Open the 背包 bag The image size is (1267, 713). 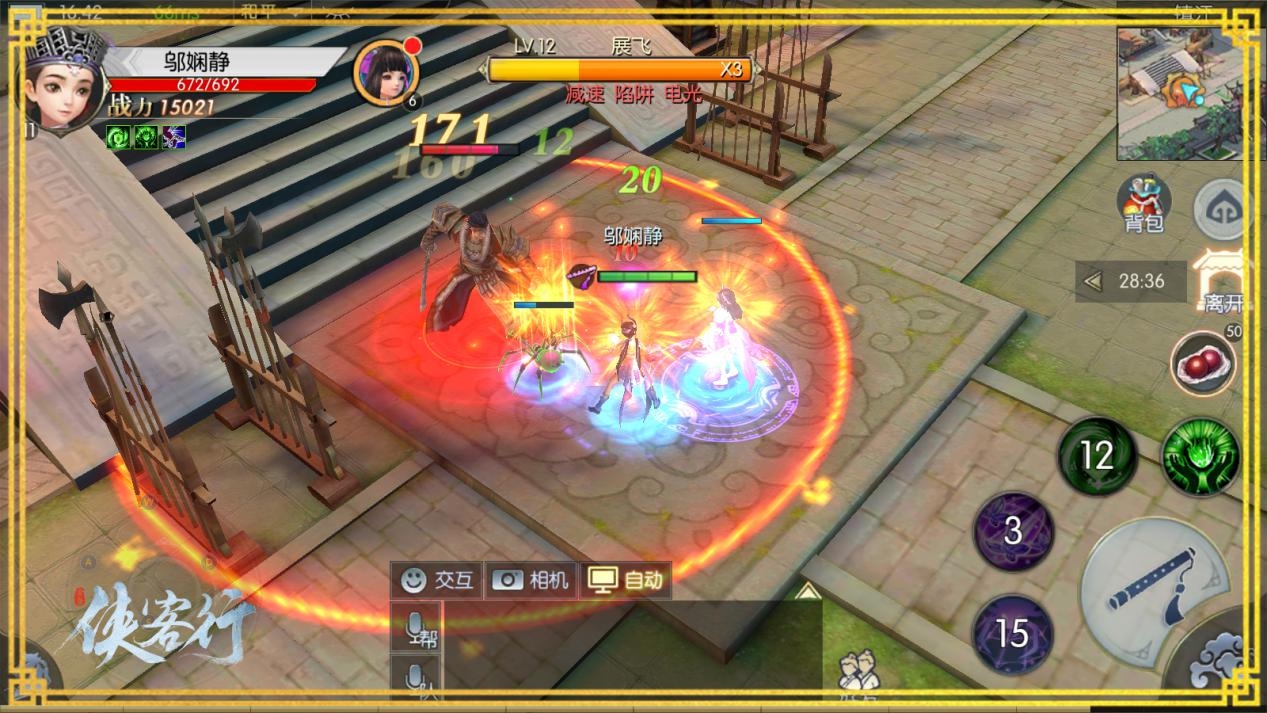click(1144, 201)
